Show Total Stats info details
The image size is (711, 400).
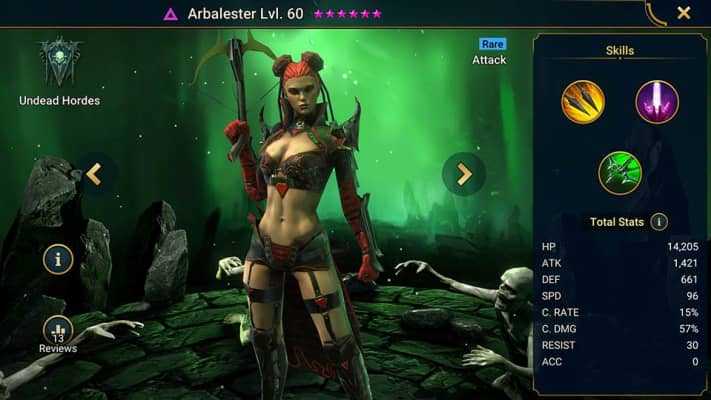pyautogui.click(x=659, y=222)
